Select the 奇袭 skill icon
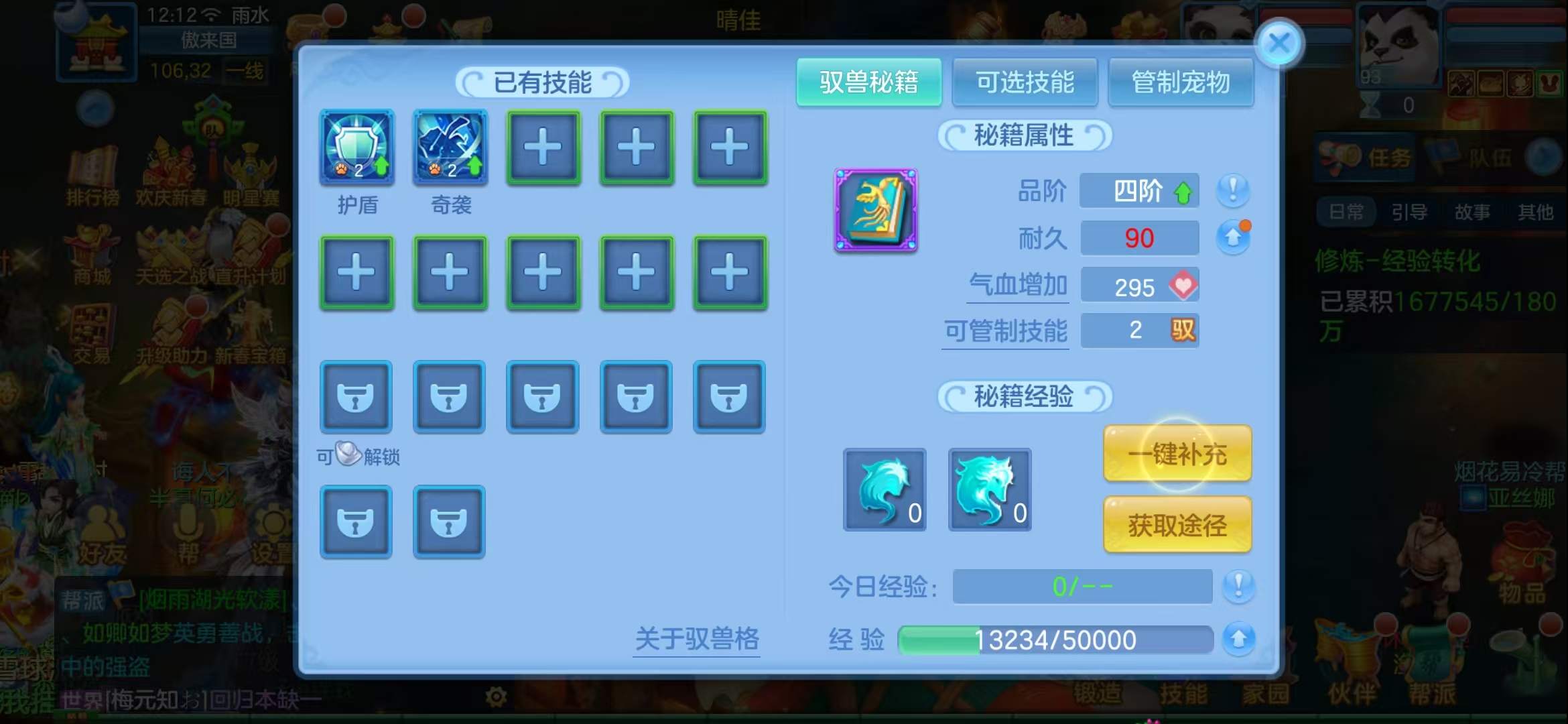 click(450, 148)
